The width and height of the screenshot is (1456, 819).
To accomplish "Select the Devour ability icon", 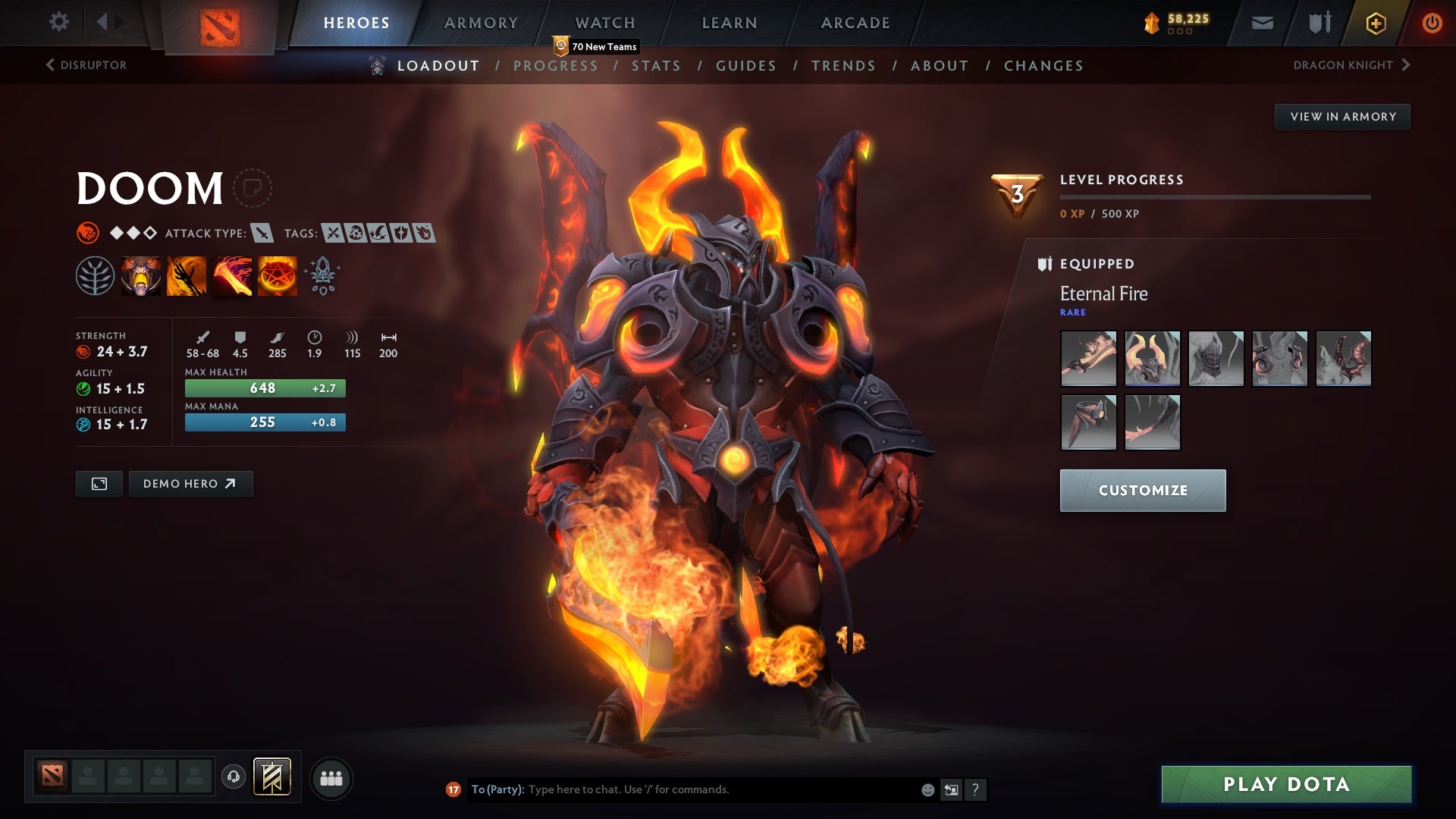I will click(x=140, y=275).
